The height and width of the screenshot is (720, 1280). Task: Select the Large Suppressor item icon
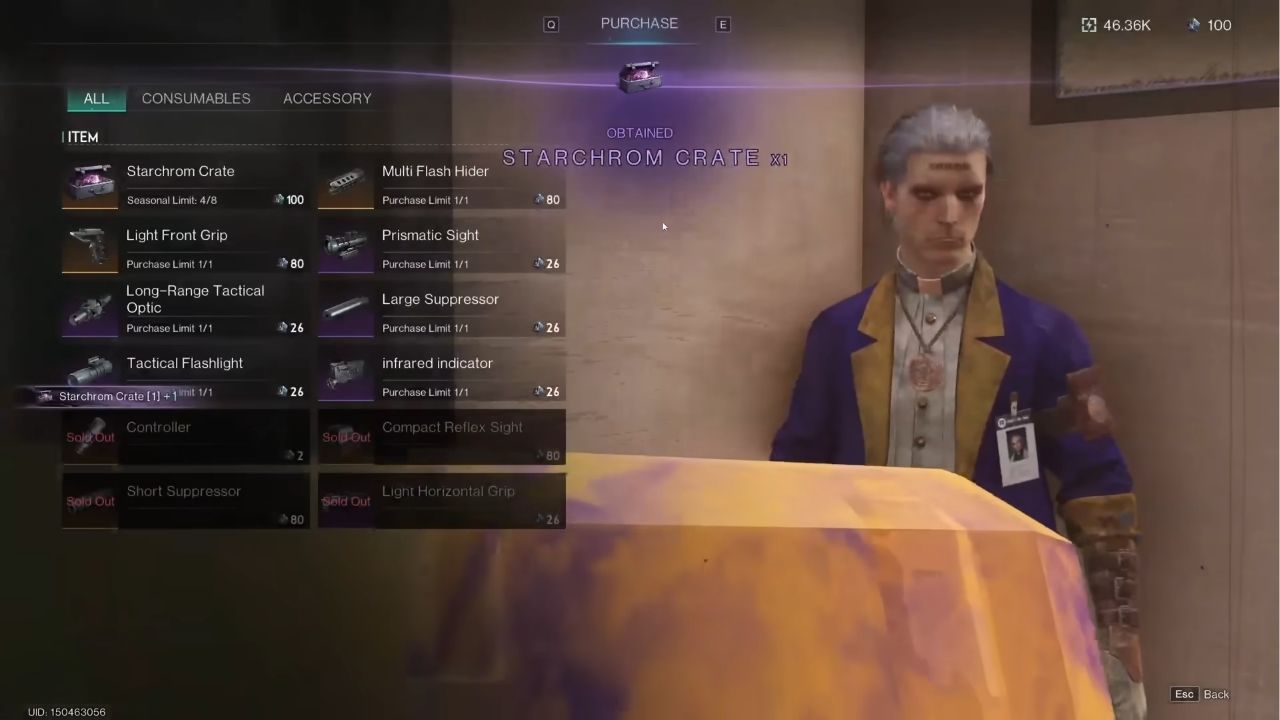pos(345,309)
